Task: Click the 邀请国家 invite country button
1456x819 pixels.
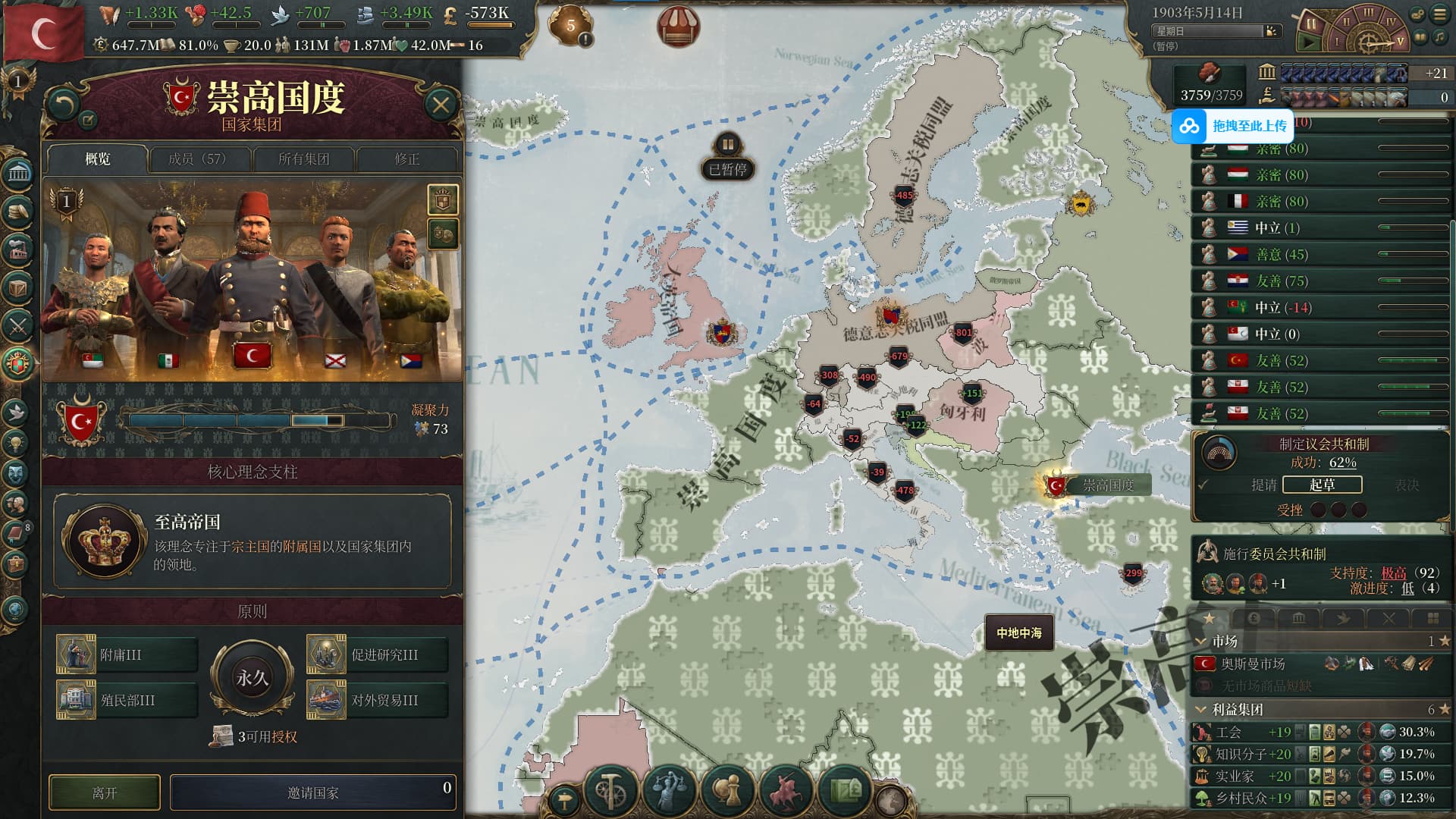Action: click(x=312, y=792)
